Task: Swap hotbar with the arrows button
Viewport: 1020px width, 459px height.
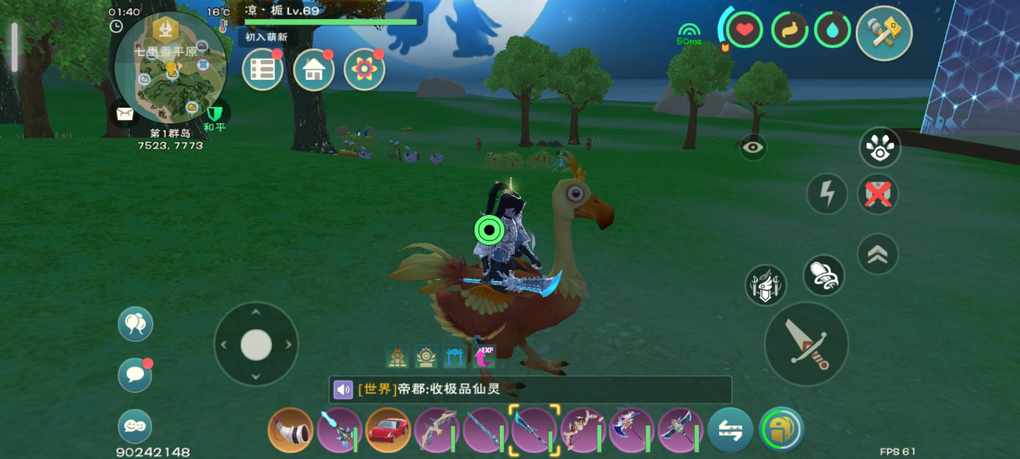Action: coord(730,431)
